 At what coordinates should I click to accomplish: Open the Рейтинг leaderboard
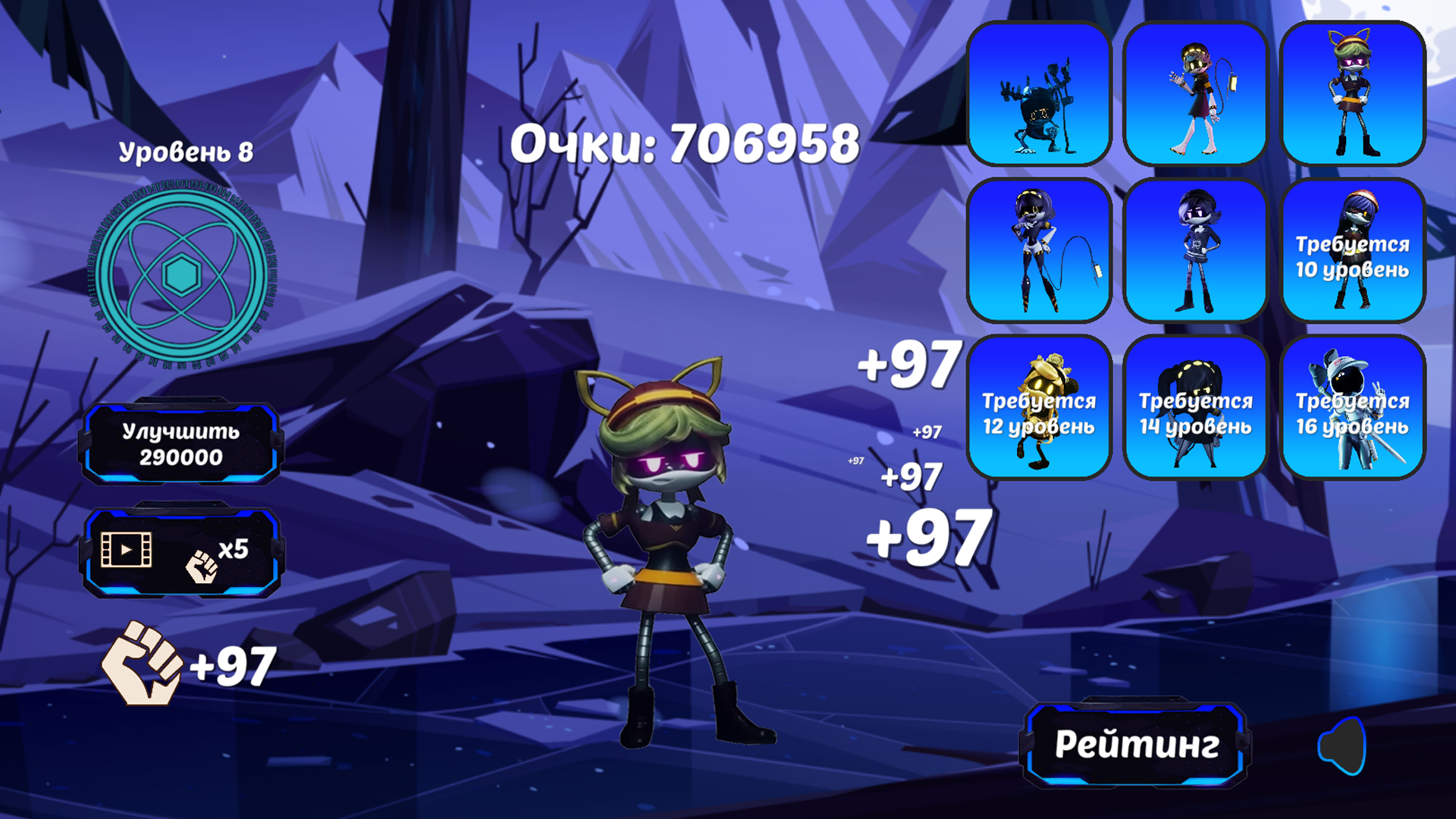(1139, 745)
